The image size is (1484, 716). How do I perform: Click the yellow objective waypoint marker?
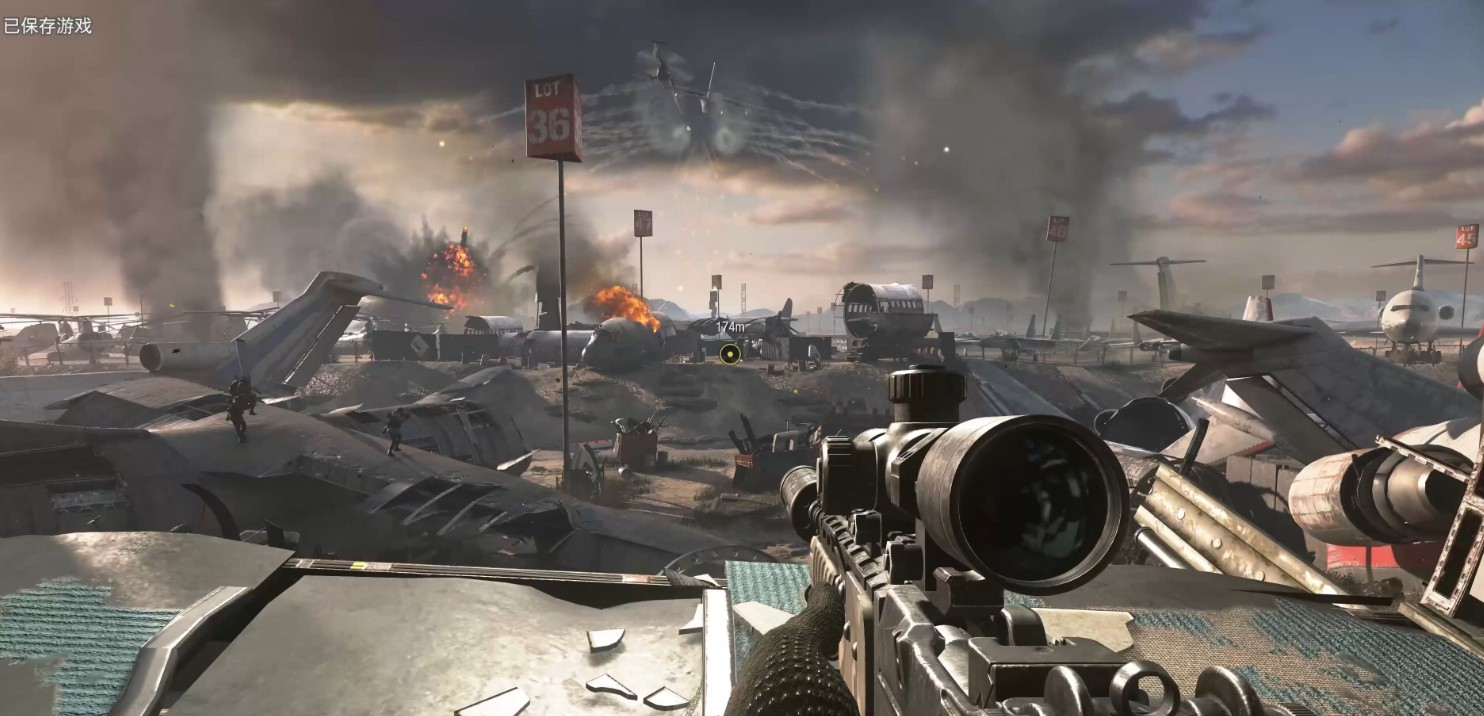(730, 352)
